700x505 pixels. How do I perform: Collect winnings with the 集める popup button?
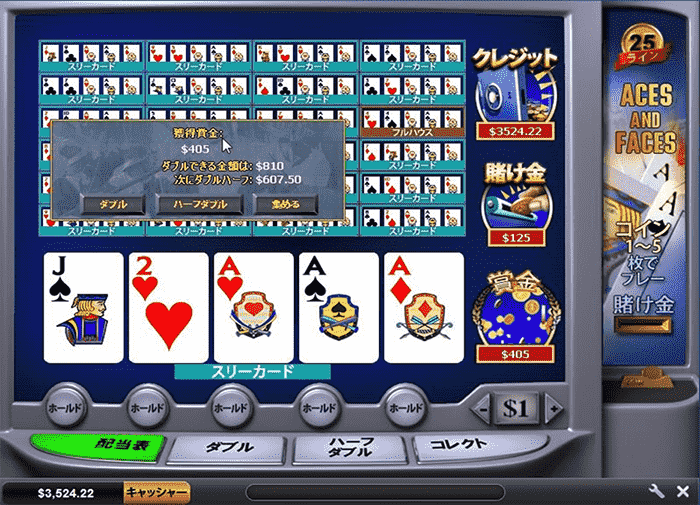pos(283,203)
